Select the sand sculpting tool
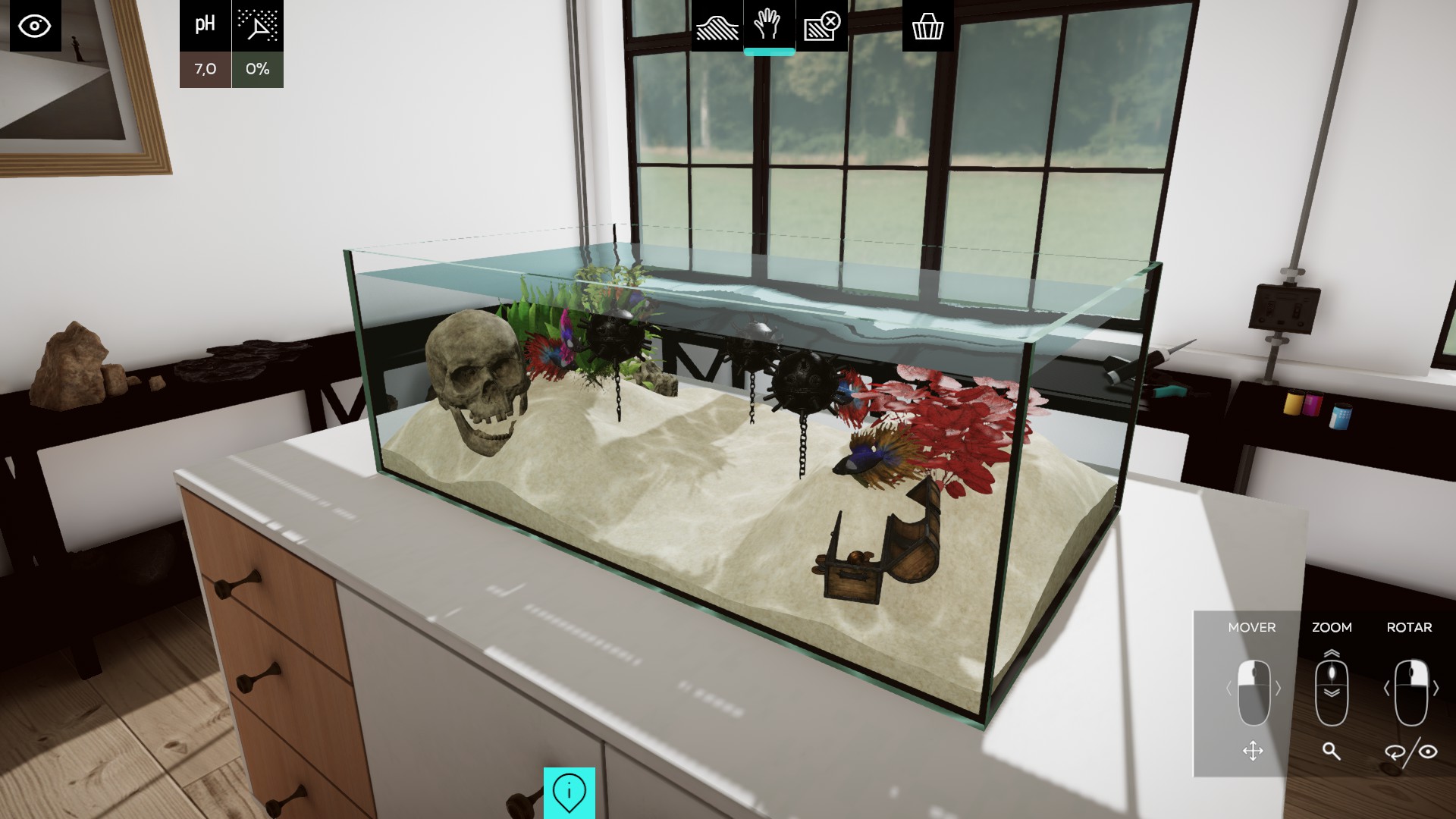This screenshot has width=1456, height=819. point(717,27)
